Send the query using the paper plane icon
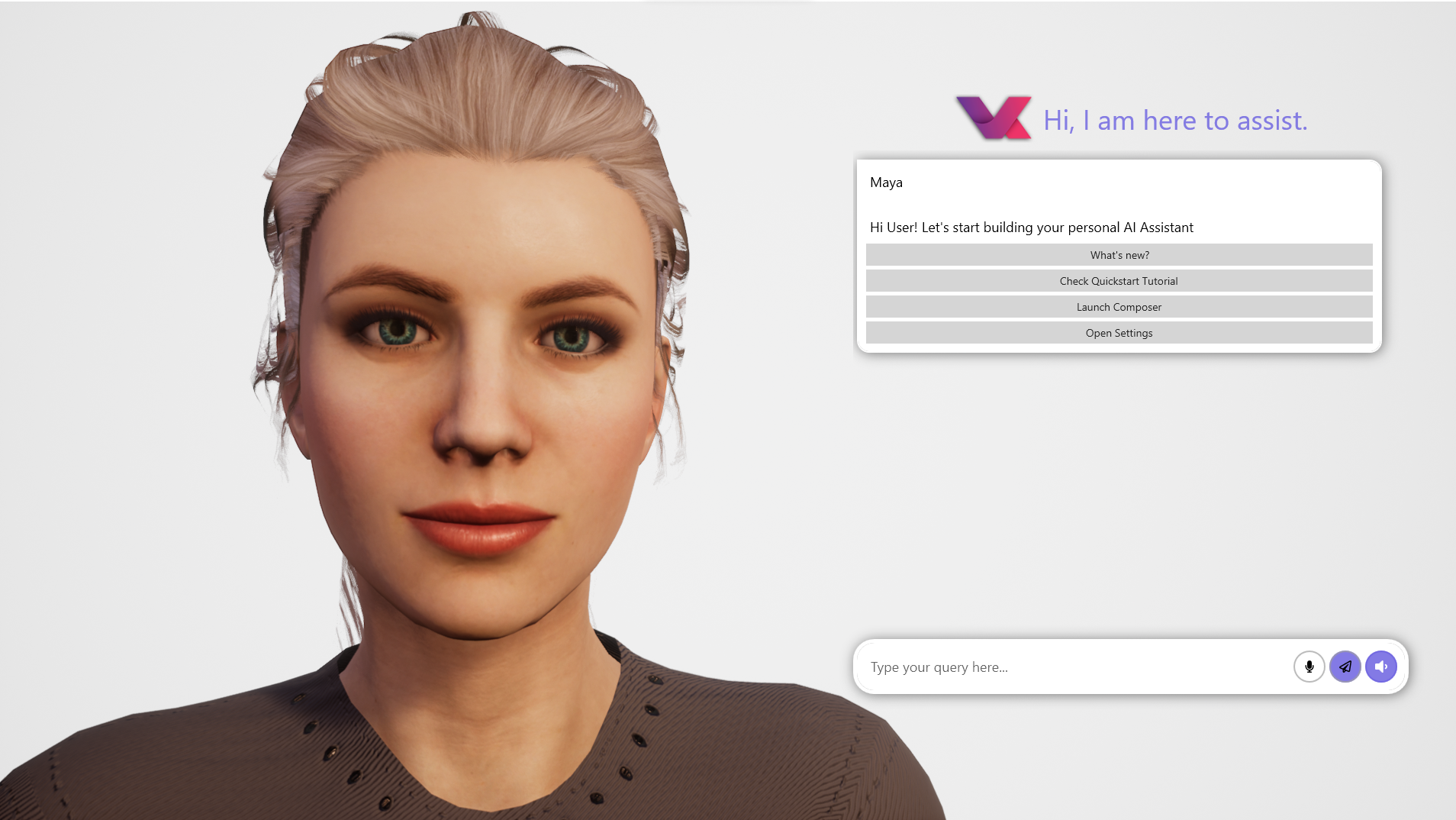This screenshot has width=1456, height=820. tap(1345, 666)
